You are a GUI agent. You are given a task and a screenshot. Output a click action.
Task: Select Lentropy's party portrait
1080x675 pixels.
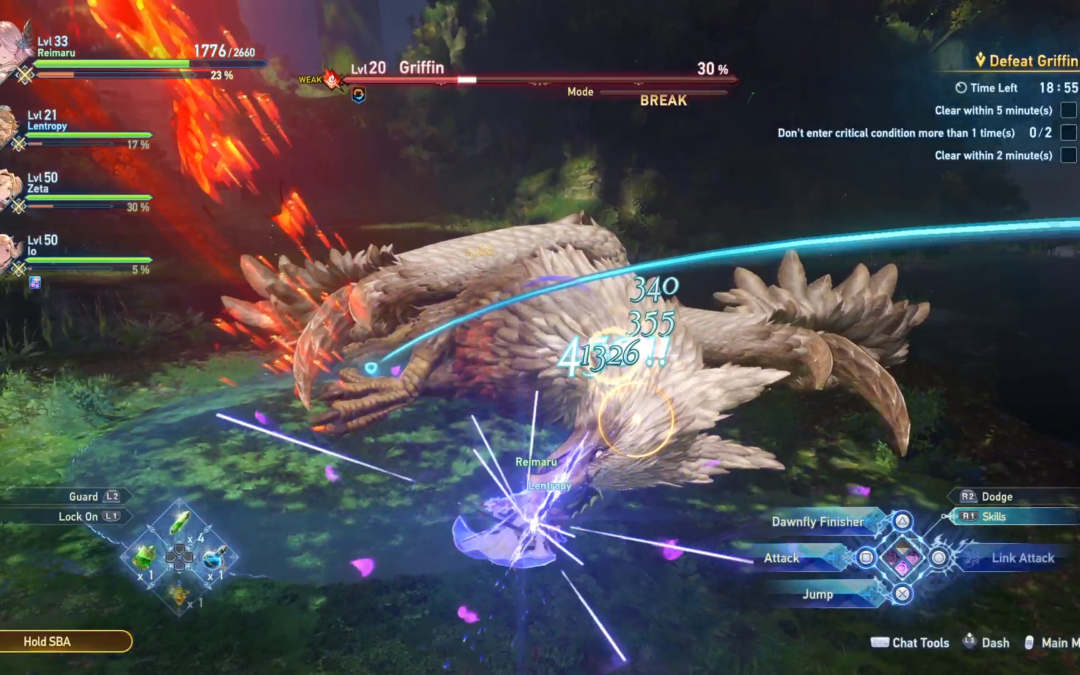point(8,127)
